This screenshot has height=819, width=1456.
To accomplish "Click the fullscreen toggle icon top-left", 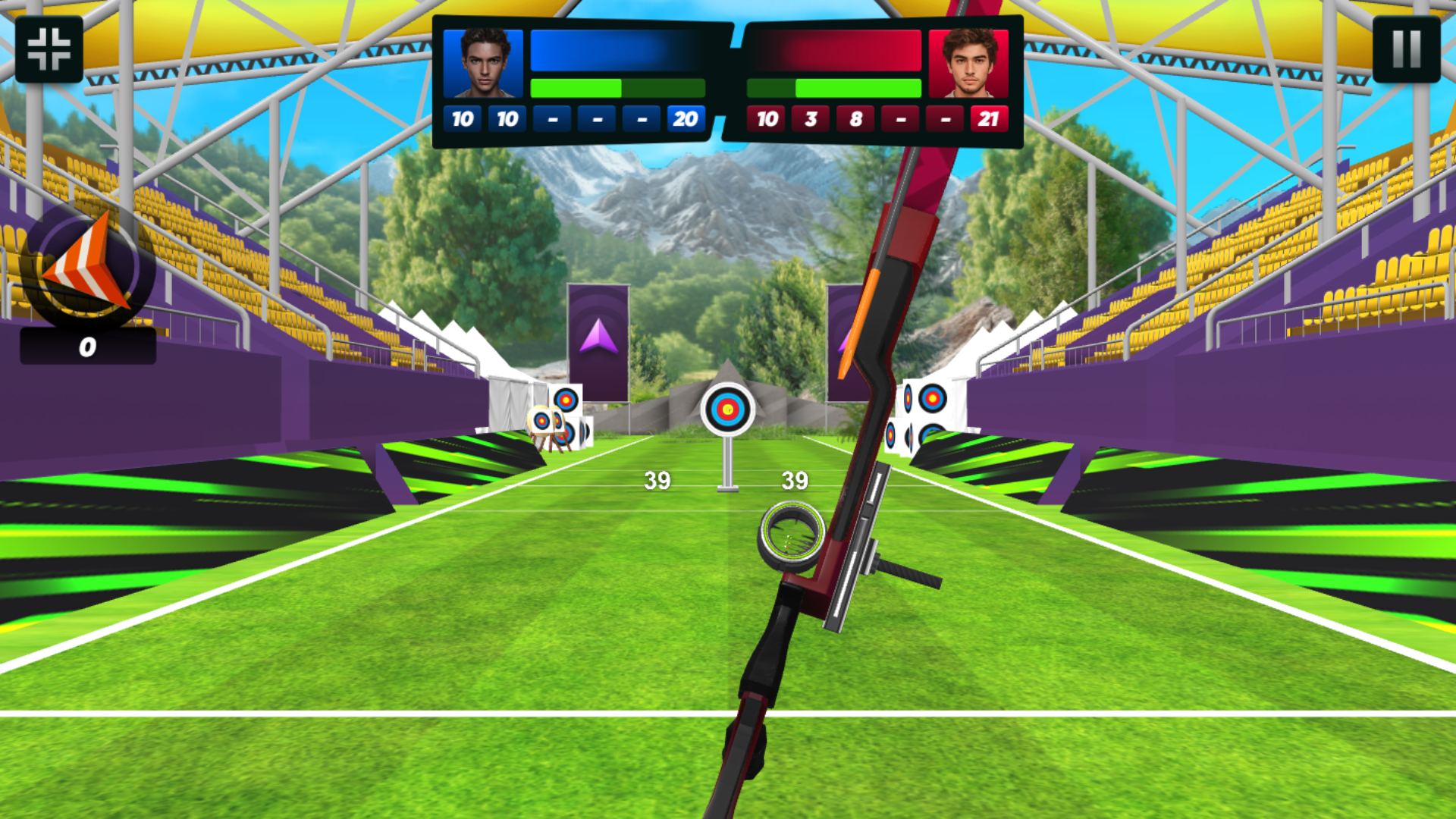I will 49,49.
